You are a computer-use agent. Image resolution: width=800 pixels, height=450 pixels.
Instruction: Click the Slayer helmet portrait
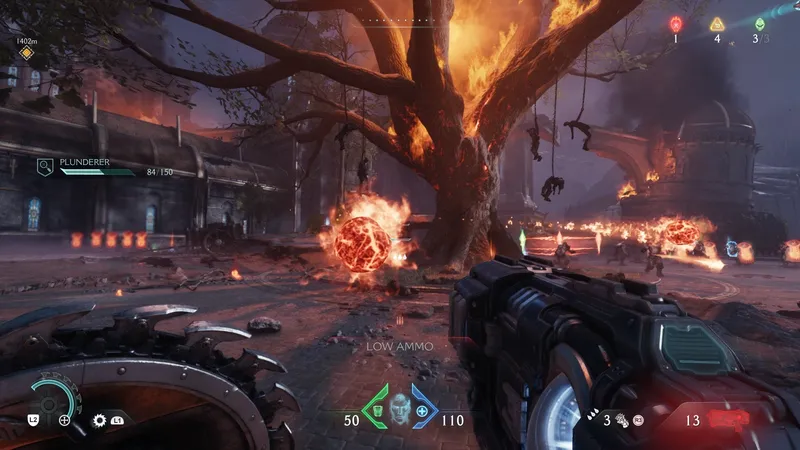pyautogui.click(x=400, y=408)
